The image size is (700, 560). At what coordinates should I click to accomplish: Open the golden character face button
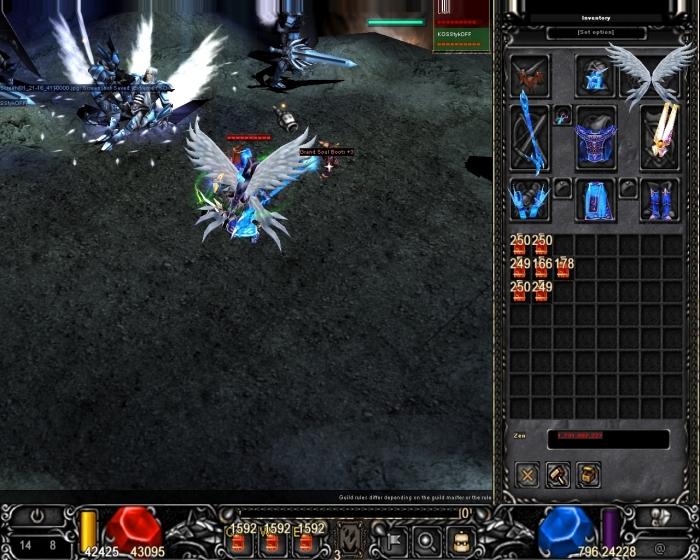[x=459, y=541]
